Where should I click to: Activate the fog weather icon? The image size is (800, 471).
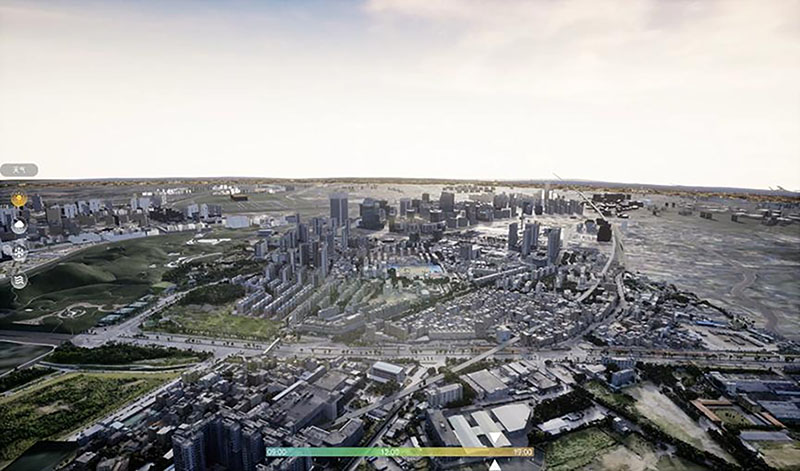click(19, 281)
